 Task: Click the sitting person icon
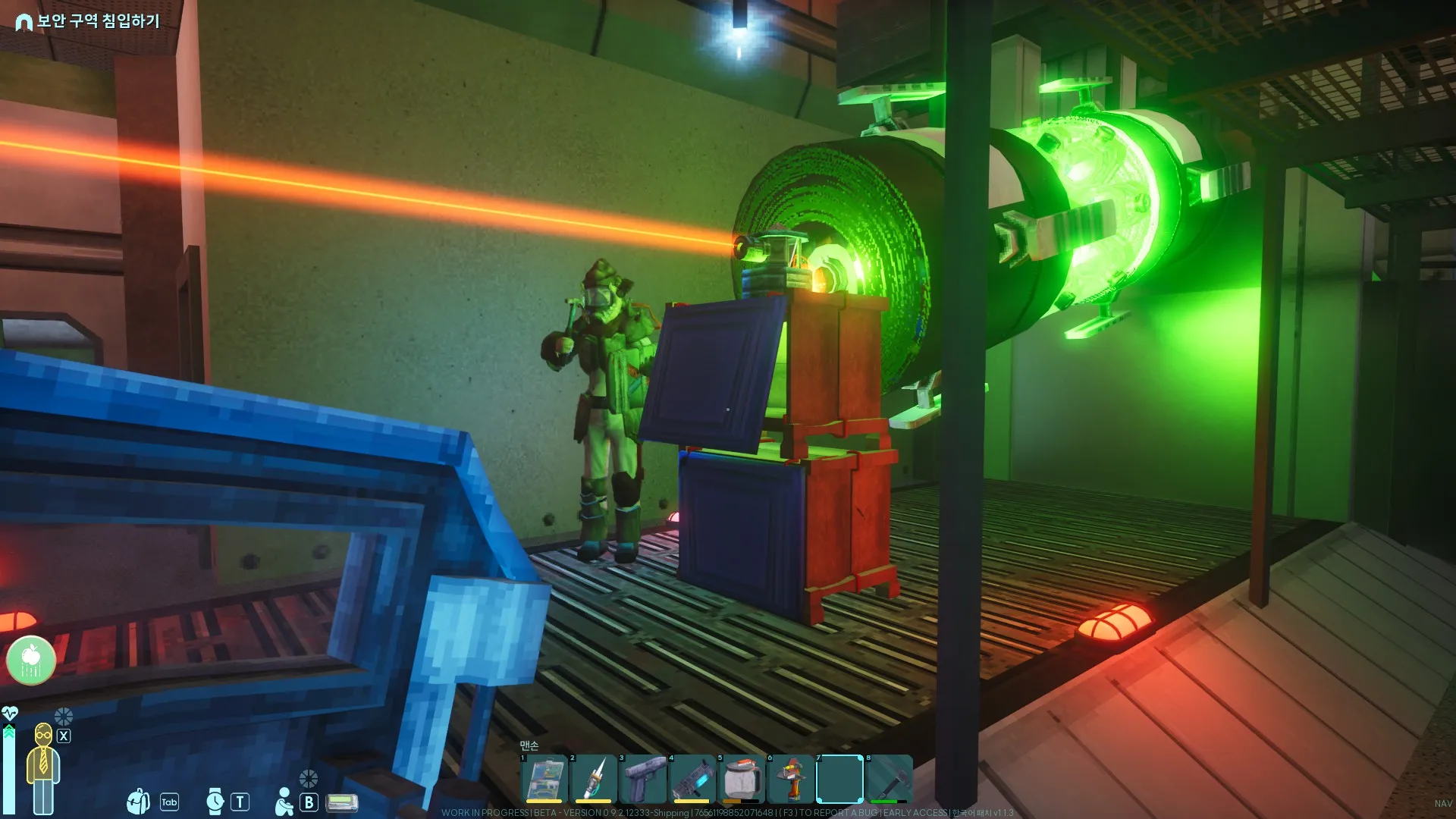tap(284, 802)
